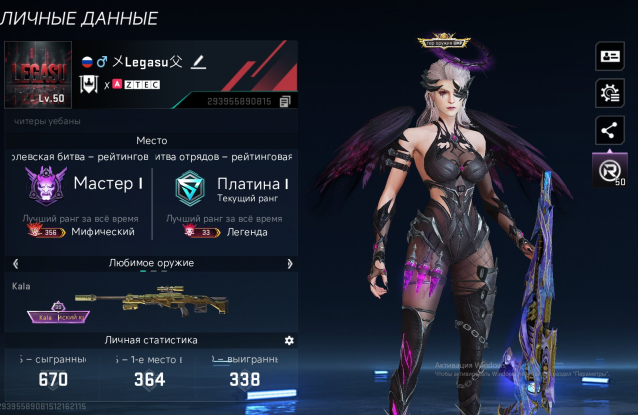Show the next favorite weapon
This screenshot has width=638, height=415.
point(290,263)
